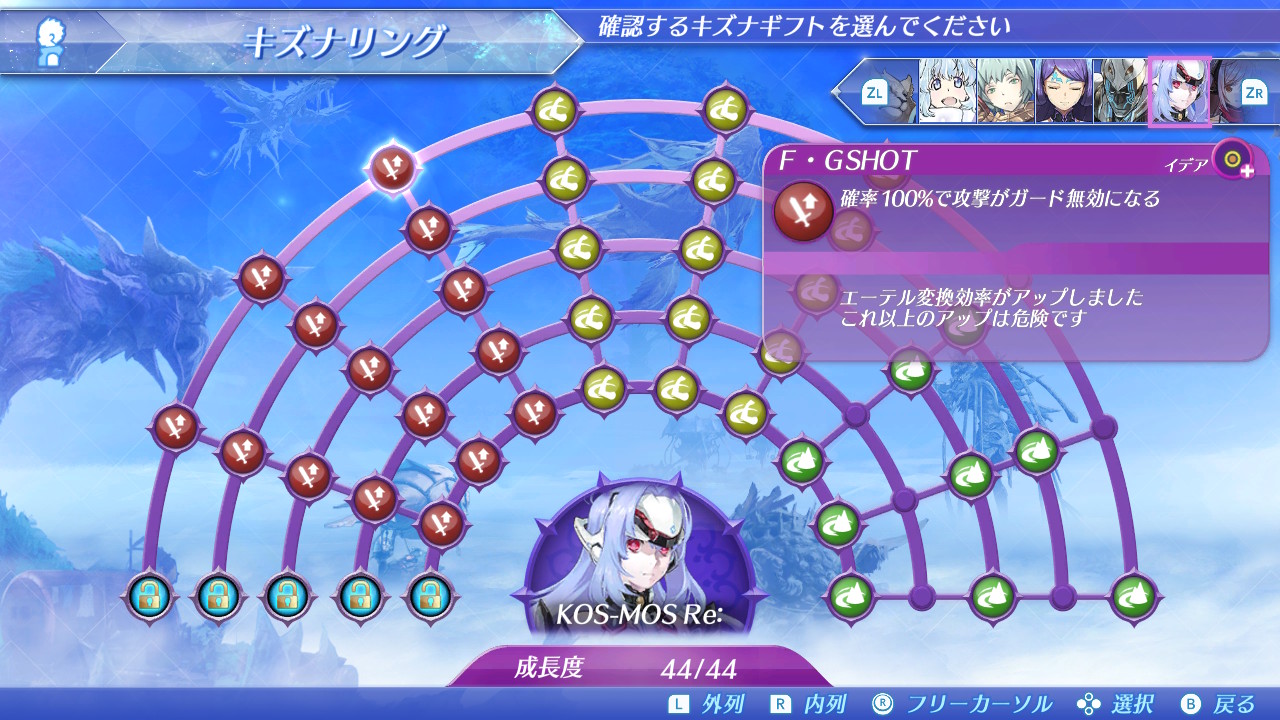Screen dimensions: 1280x720
Task: Click the highlighted KOS-MOS portrait thumbnail
Action: click(1179, 91)
